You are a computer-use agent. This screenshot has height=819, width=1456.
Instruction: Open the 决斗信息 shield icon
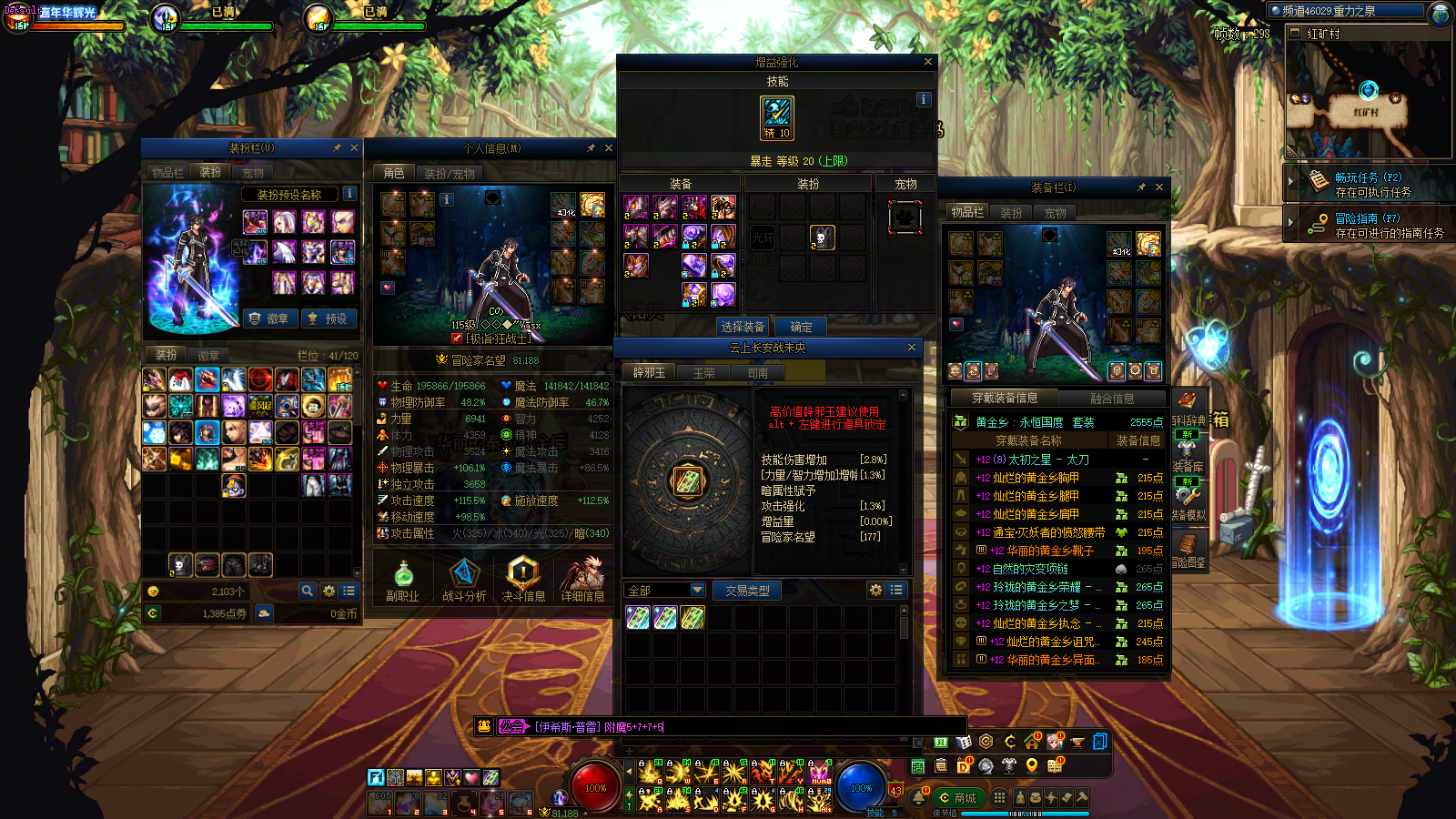[523, 580]
